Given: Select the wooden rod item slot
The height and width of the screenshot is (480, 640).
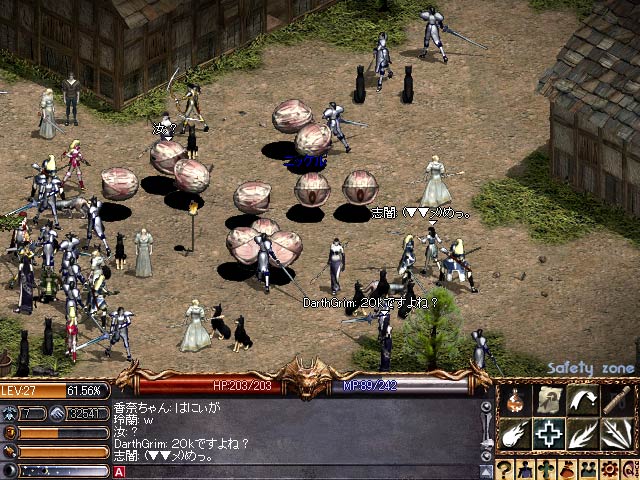Looking at the screenshot, I should tap(616, 400).
